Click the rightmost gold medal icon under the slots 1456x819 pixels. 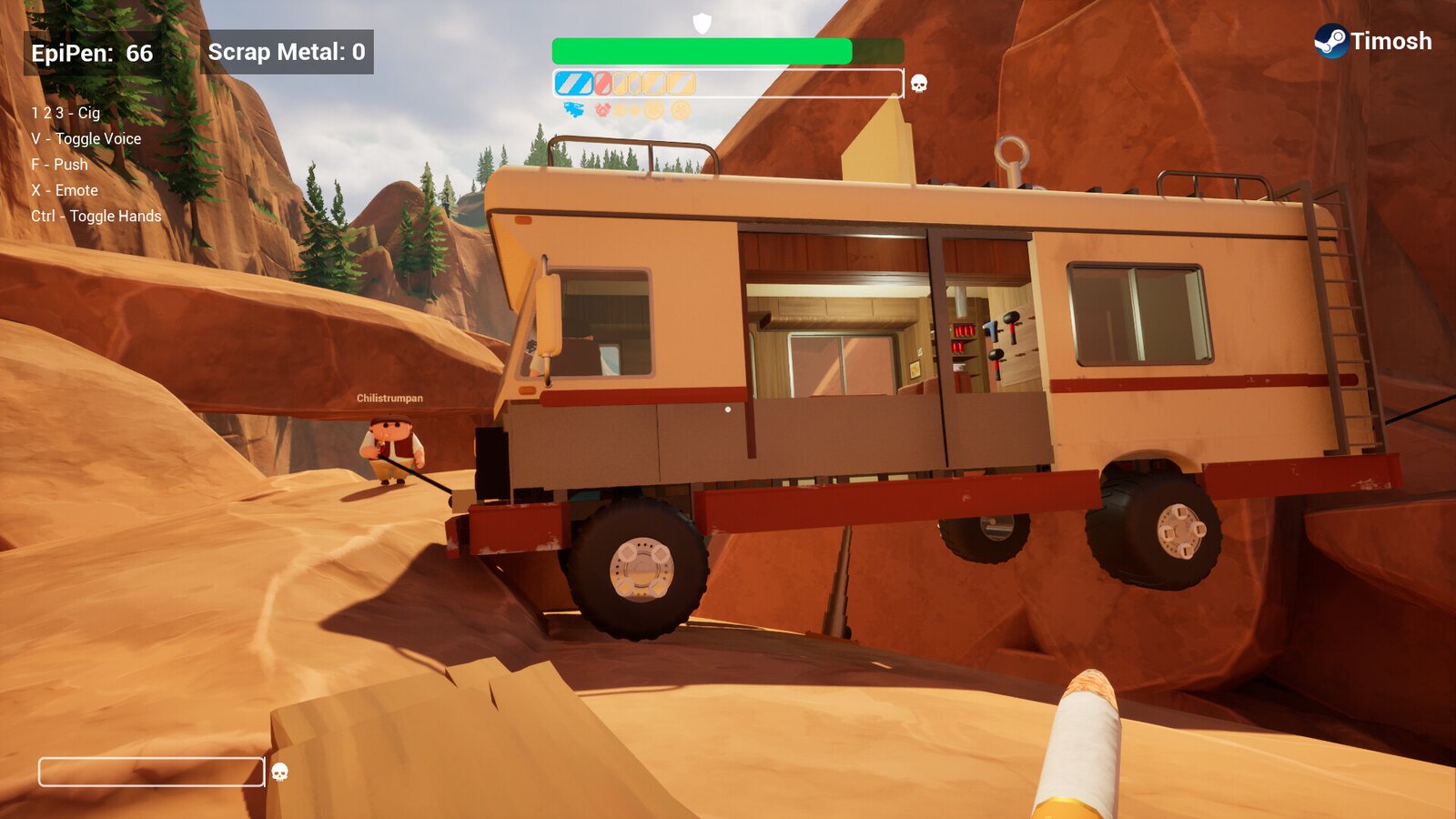(681, 108)
